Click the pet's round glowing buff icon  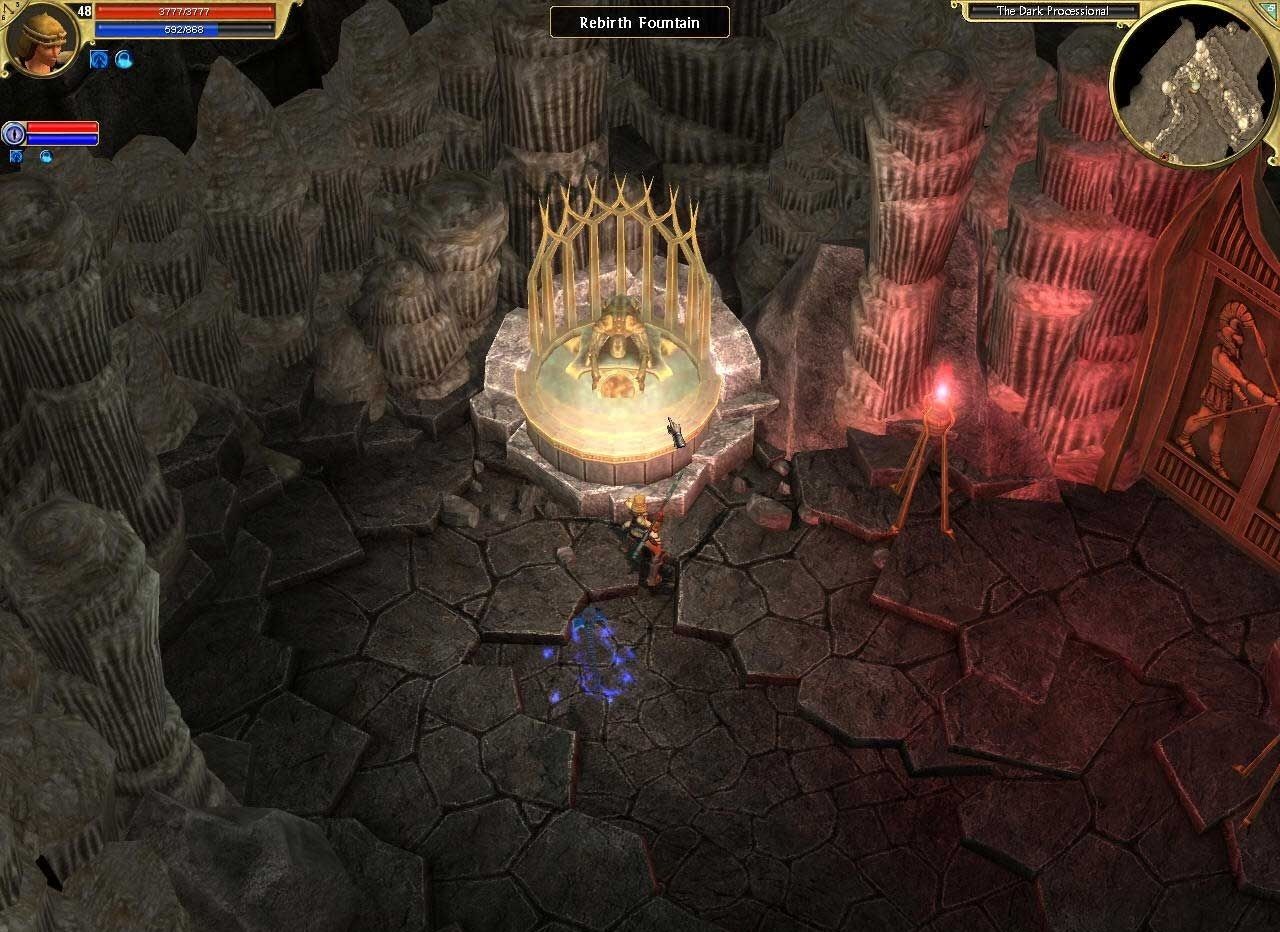[x=46, y=156]
